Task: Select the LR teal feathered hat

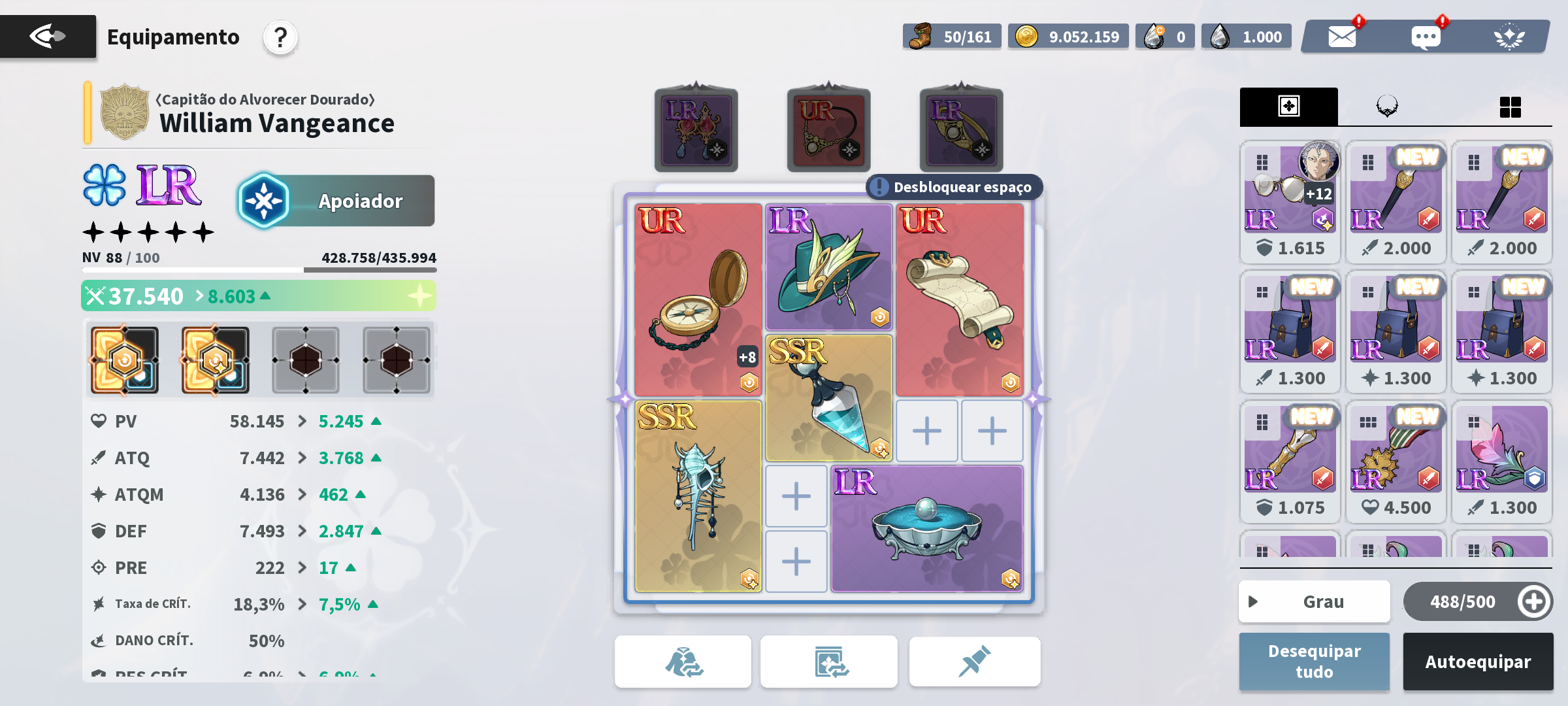Action: click(x=828, y=267)
